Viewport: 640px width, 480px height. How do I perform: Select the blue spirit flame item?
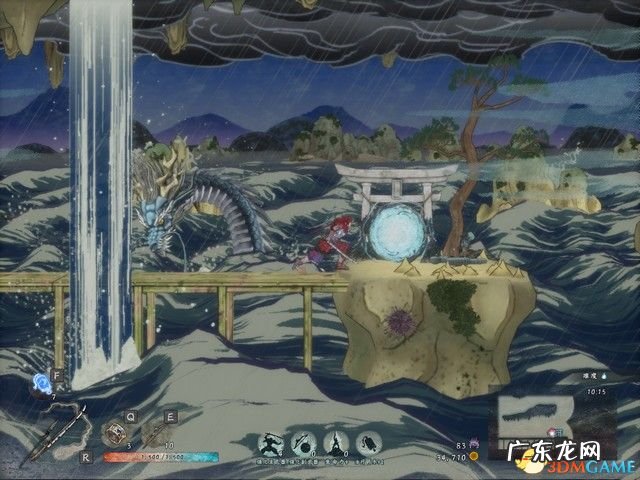(42, 381)
